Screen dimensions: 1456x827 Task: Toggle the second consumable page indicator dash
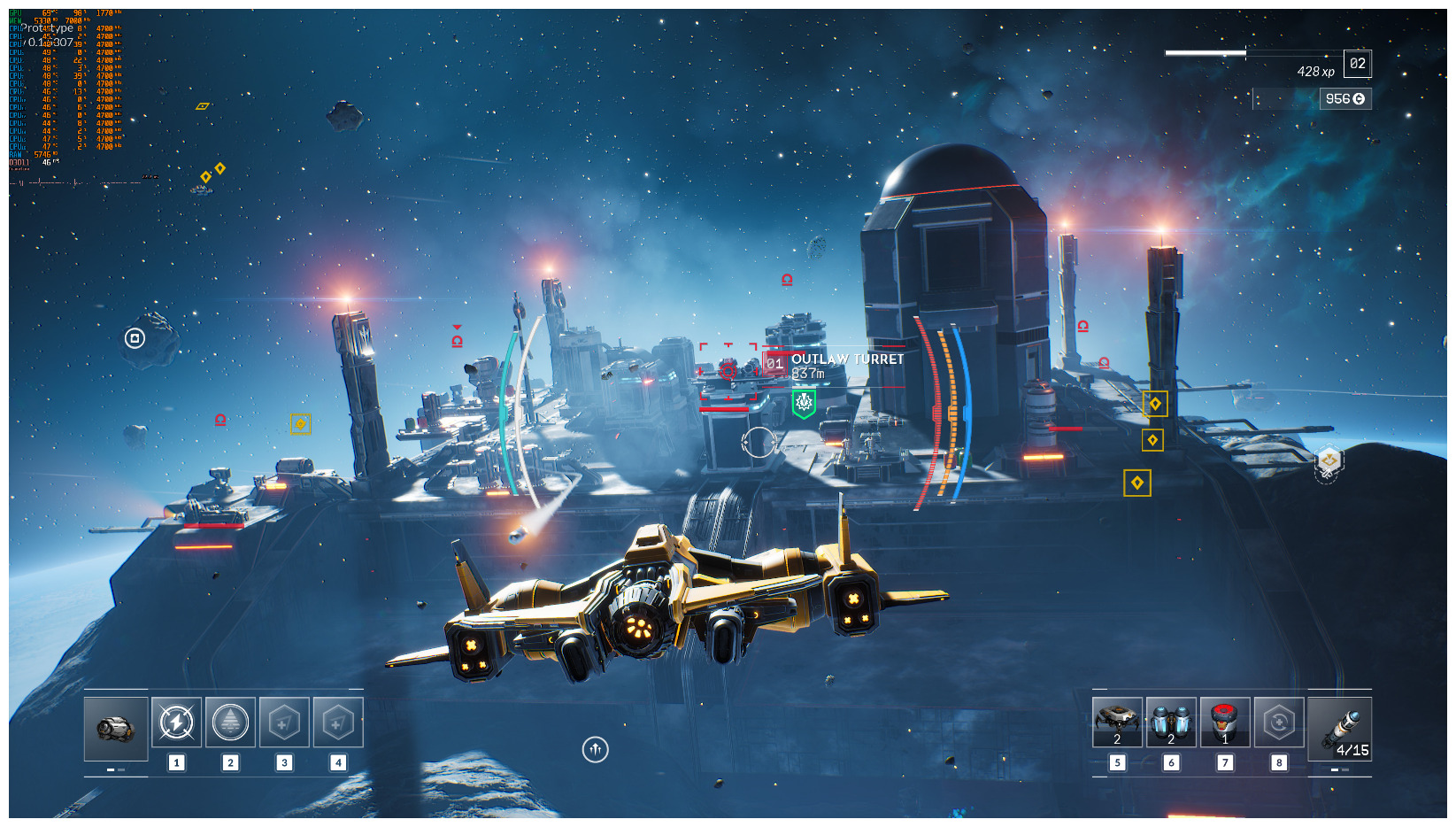point(1344,769)
